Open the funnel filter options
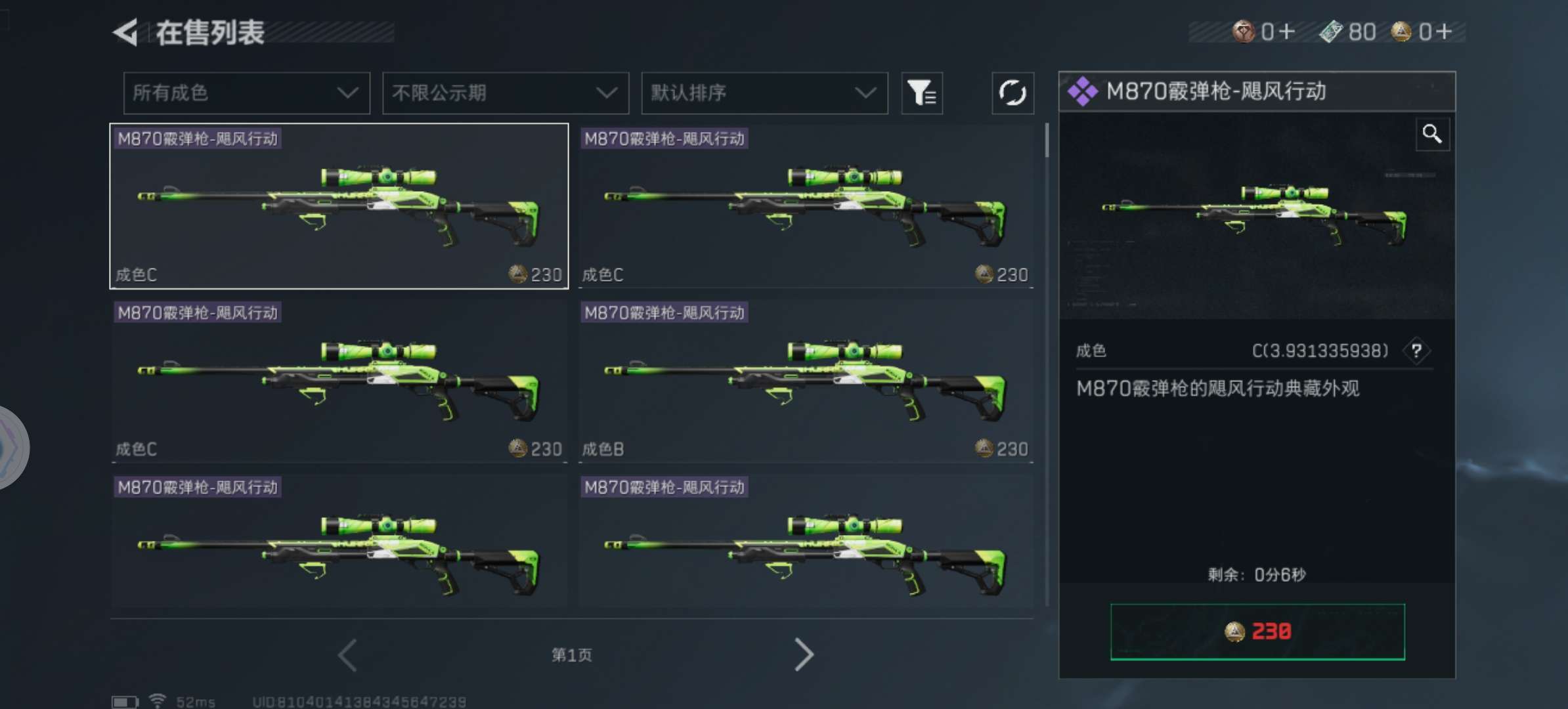Screen dimensions: 1568x709 click(x=921, y=93)
